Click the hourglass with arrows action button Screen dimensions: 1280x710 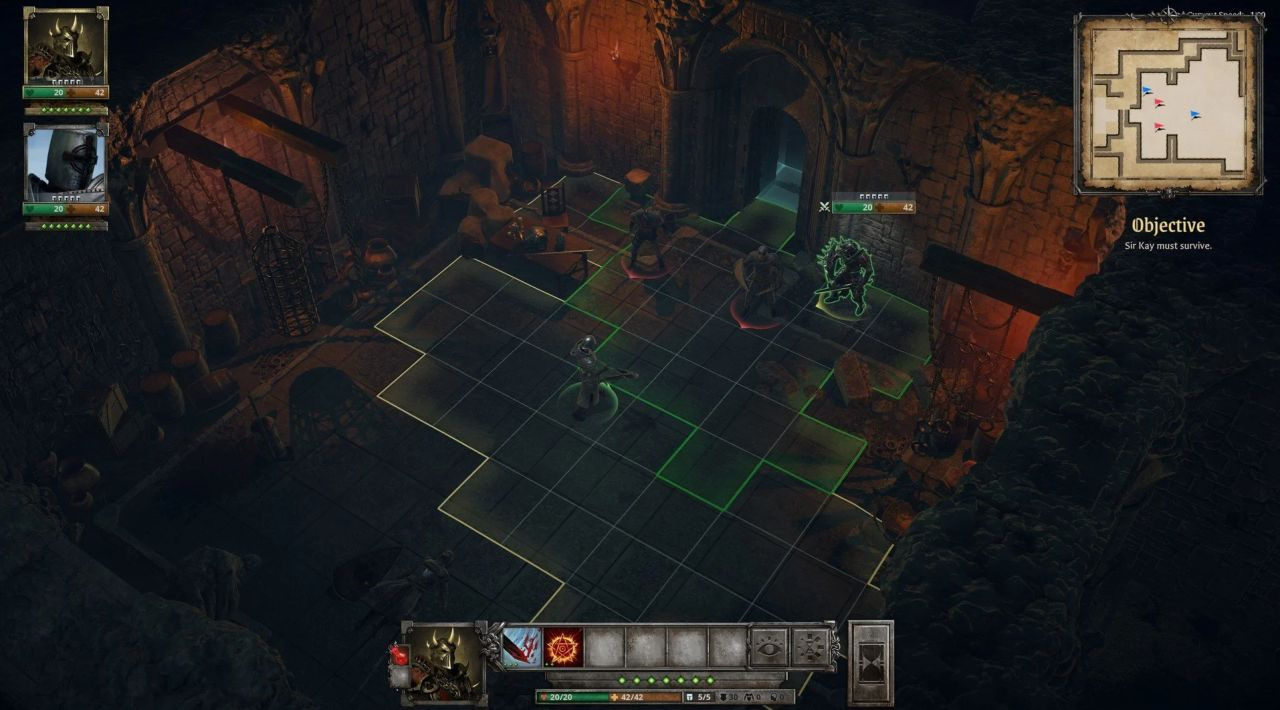pos(811,648)
